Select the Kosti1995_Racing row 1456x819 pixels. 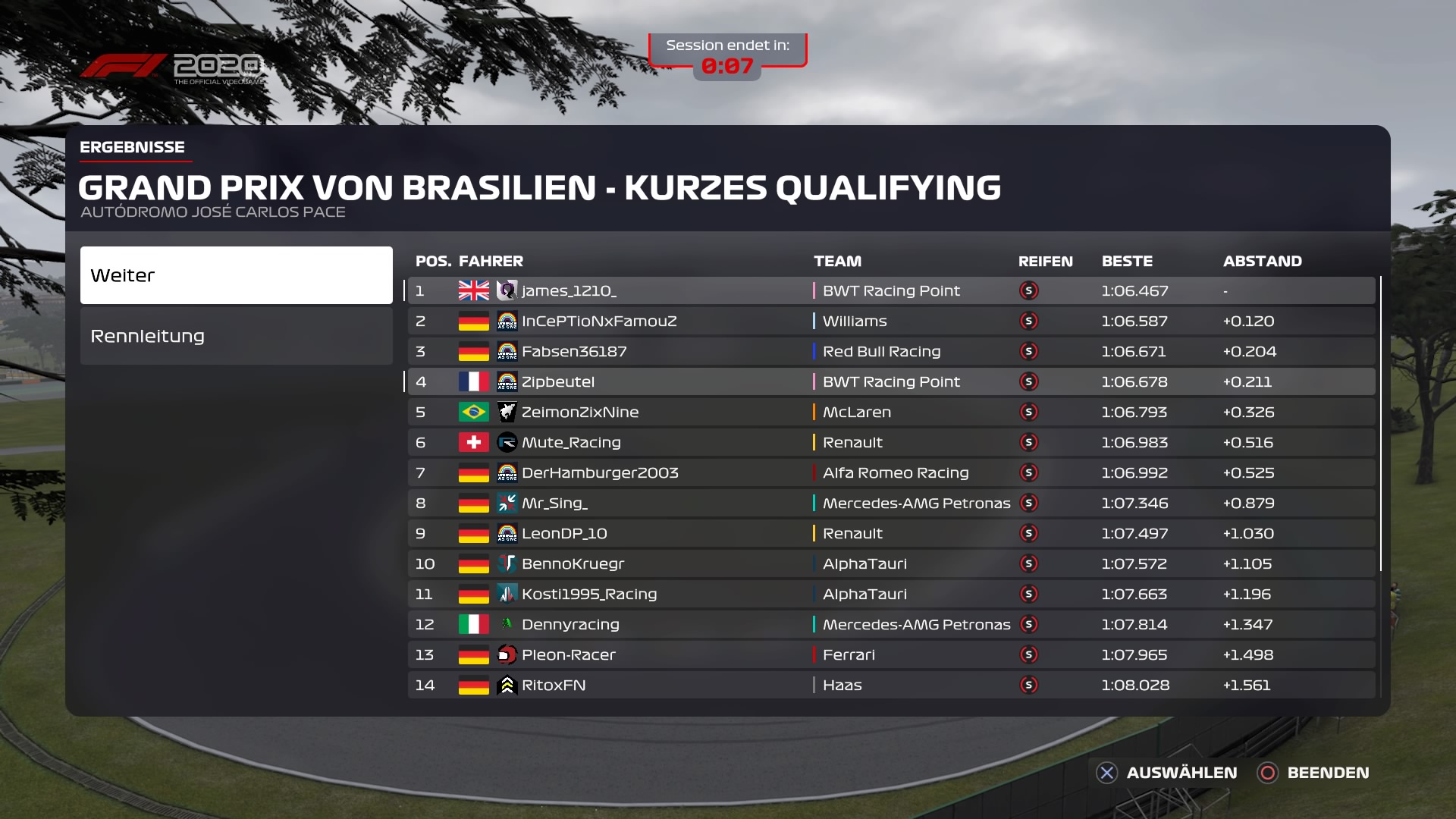coord(891,594)
